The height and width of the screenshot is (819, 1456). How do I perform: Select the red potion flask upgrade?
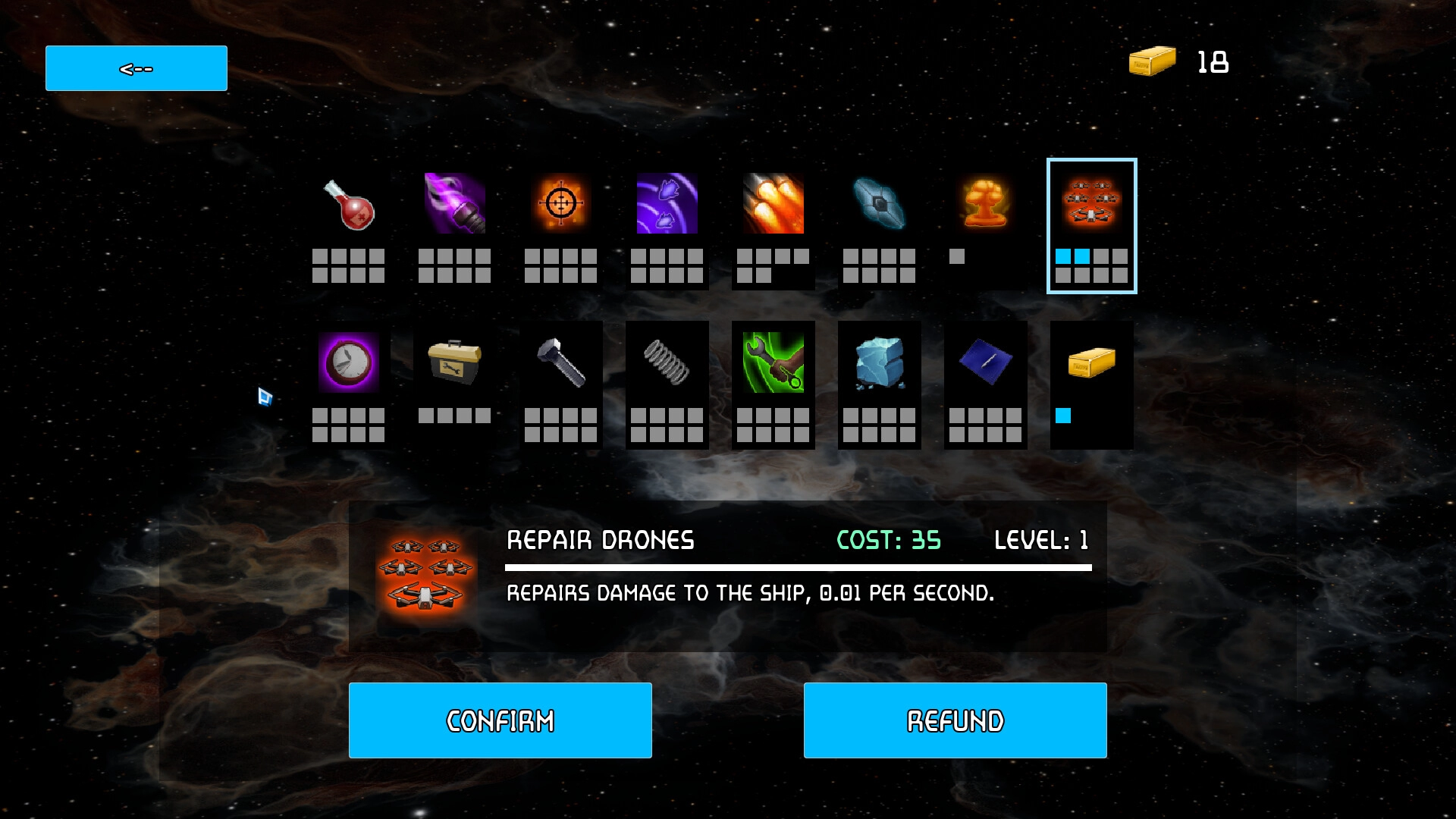coord(349,205)
